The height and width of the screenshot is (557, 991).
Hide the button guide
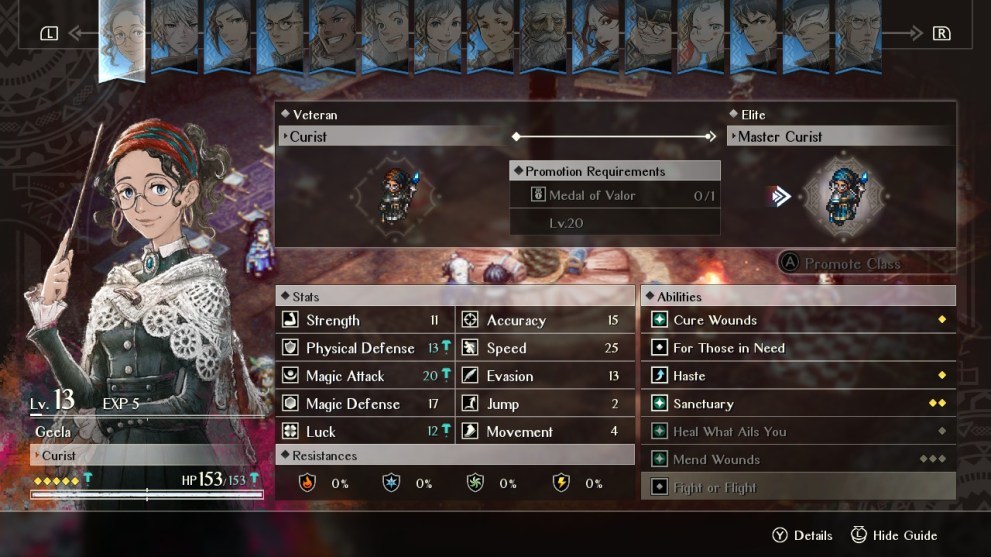tap(893, 535)
